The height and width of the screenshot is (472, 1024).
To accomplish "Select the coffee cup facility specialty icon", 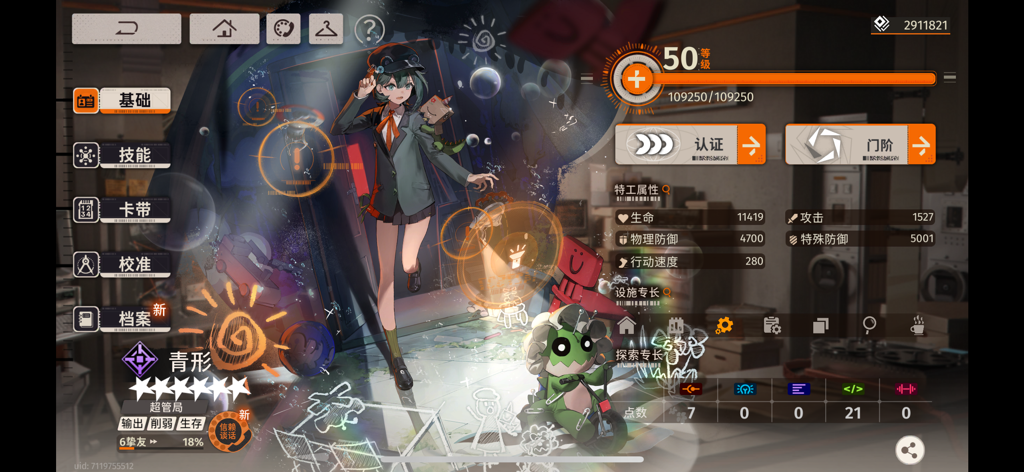I will pyautogui.click(x=918, y=325).
